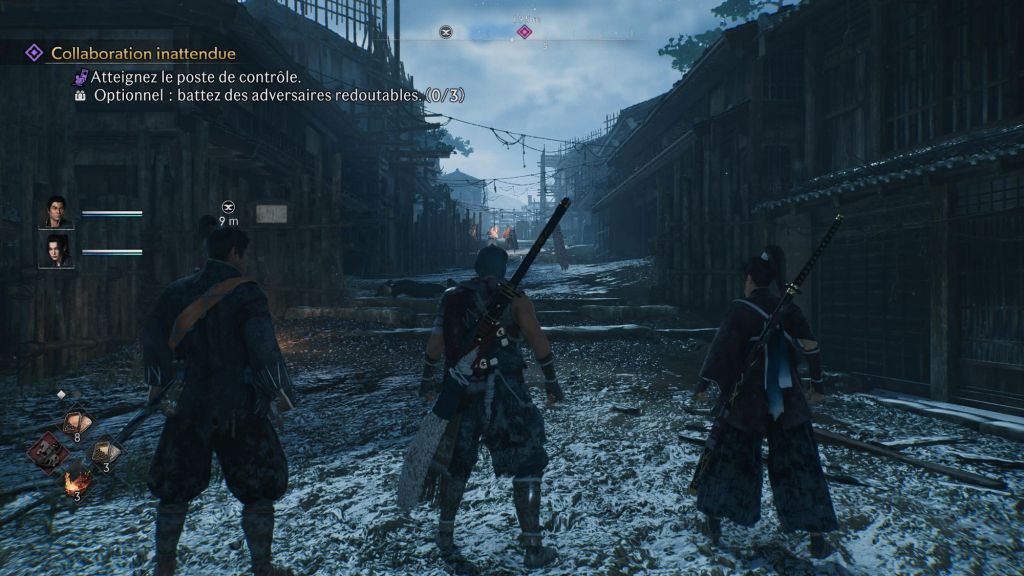Select the top ally portrait

pos(55,212)
